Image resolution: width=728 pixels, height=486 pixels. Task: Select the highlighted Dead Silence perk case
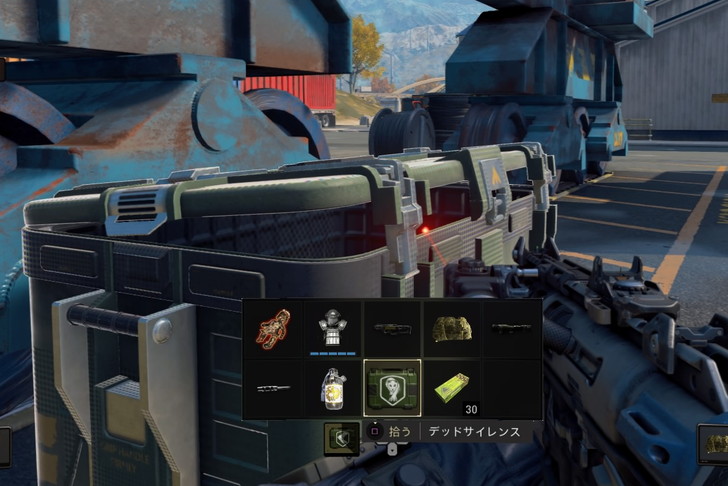point(392,388)
